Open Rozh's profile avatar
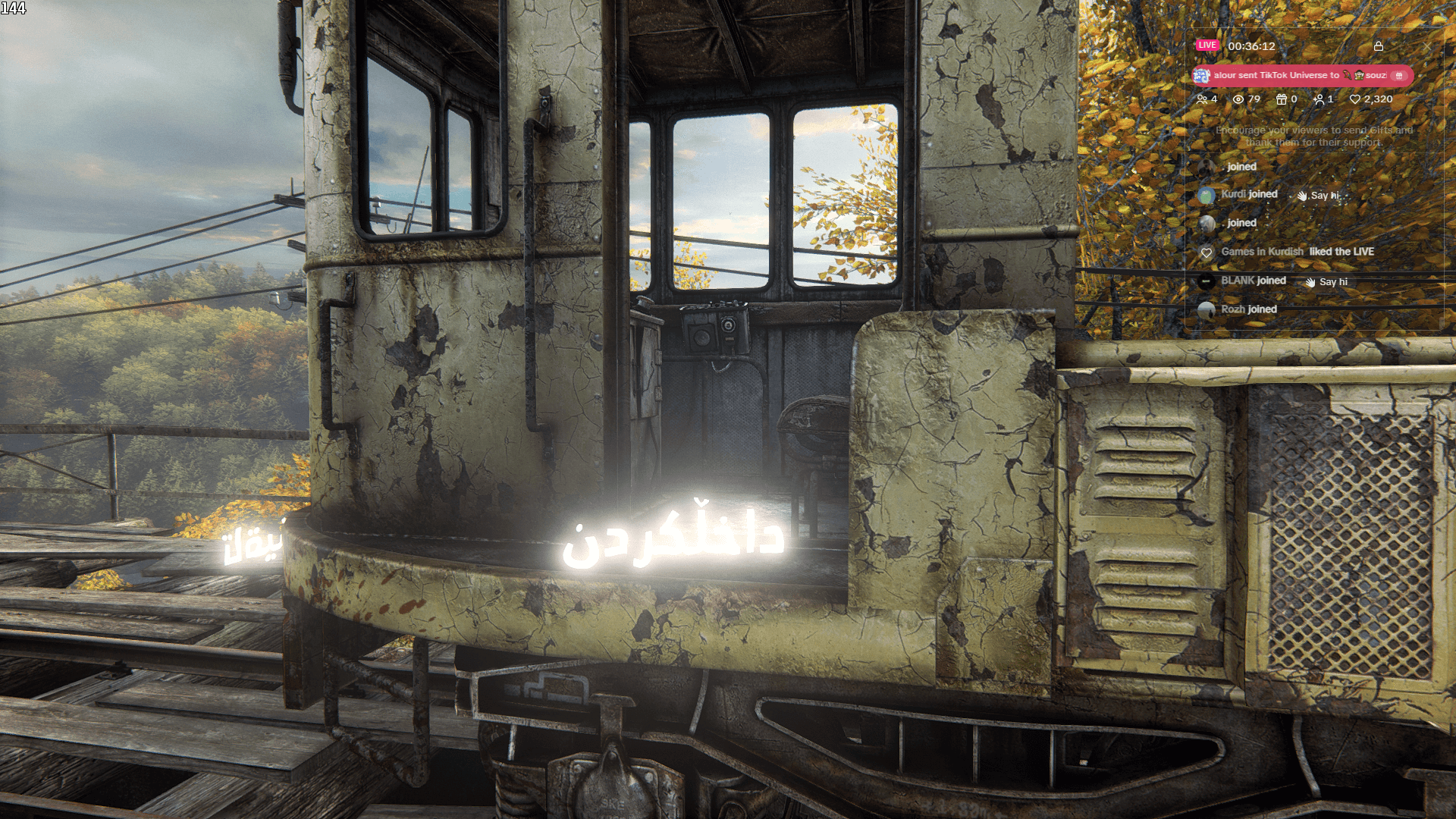1456x819 pixels. pos(1207,309)
